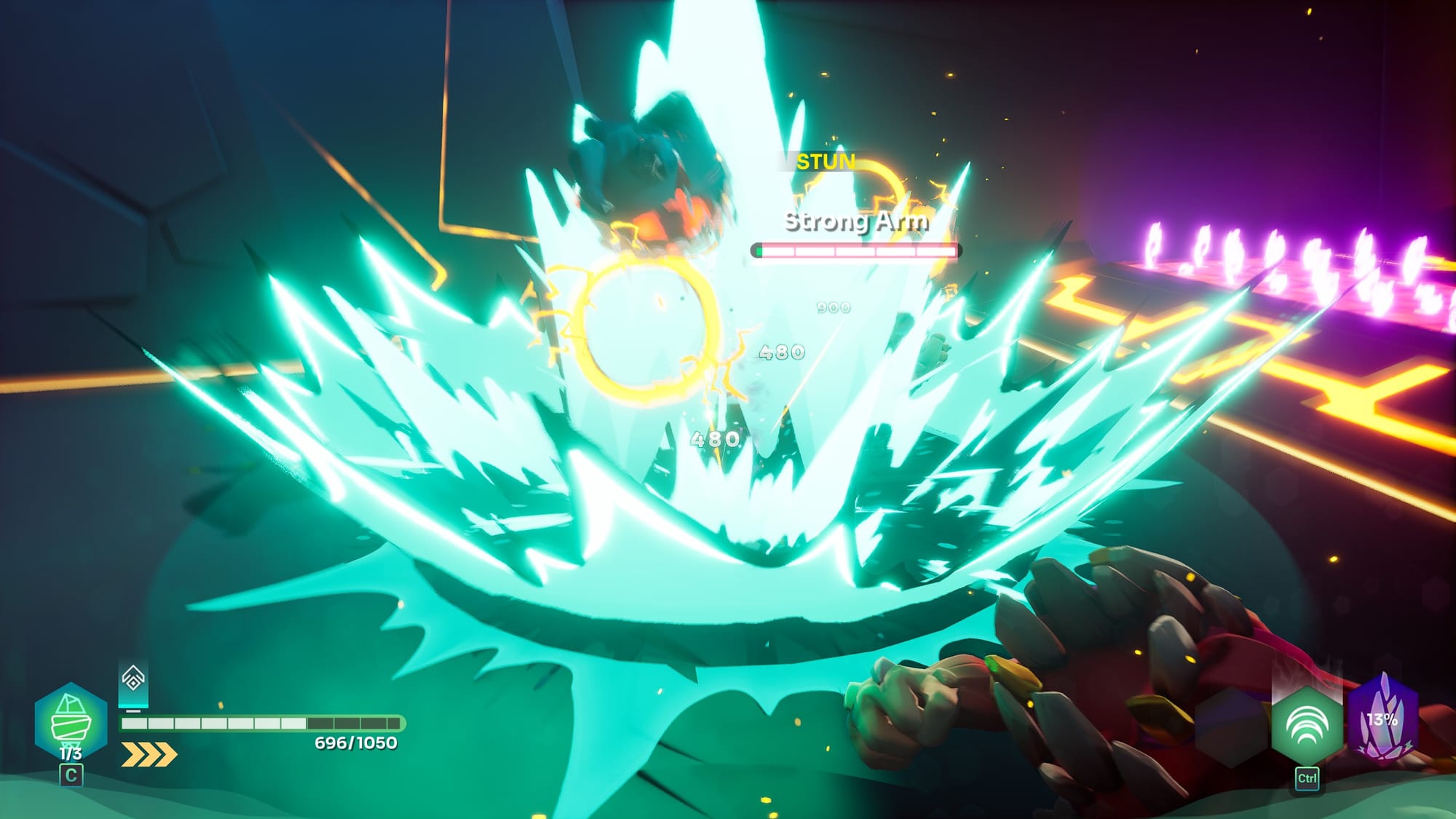Select the chevron-and-diamond buff icon above the health bar
Screen dimensions: 1456x819
click(133, 680)
